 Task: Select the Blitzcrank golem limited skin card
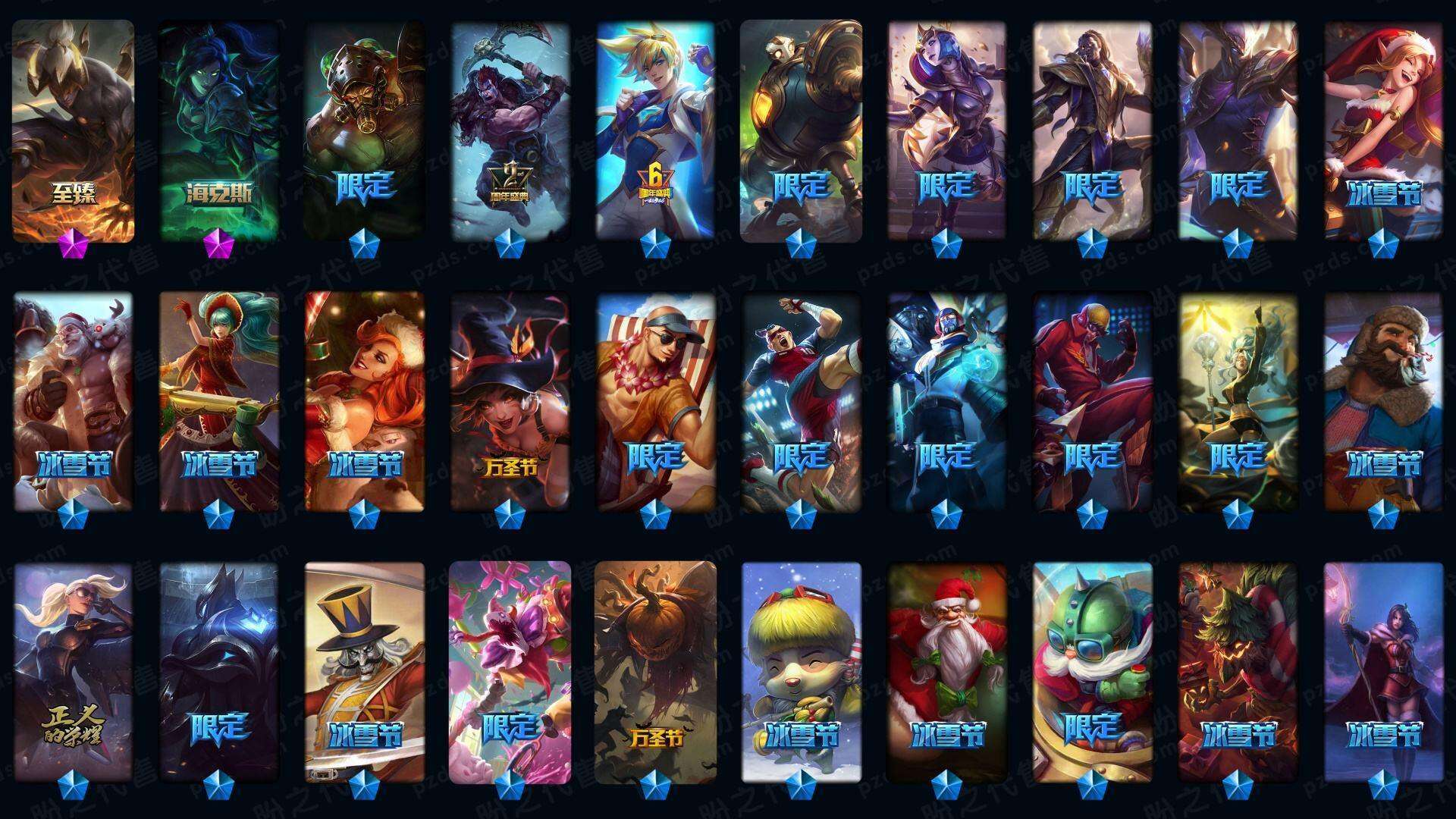click(x=801, y=130)
